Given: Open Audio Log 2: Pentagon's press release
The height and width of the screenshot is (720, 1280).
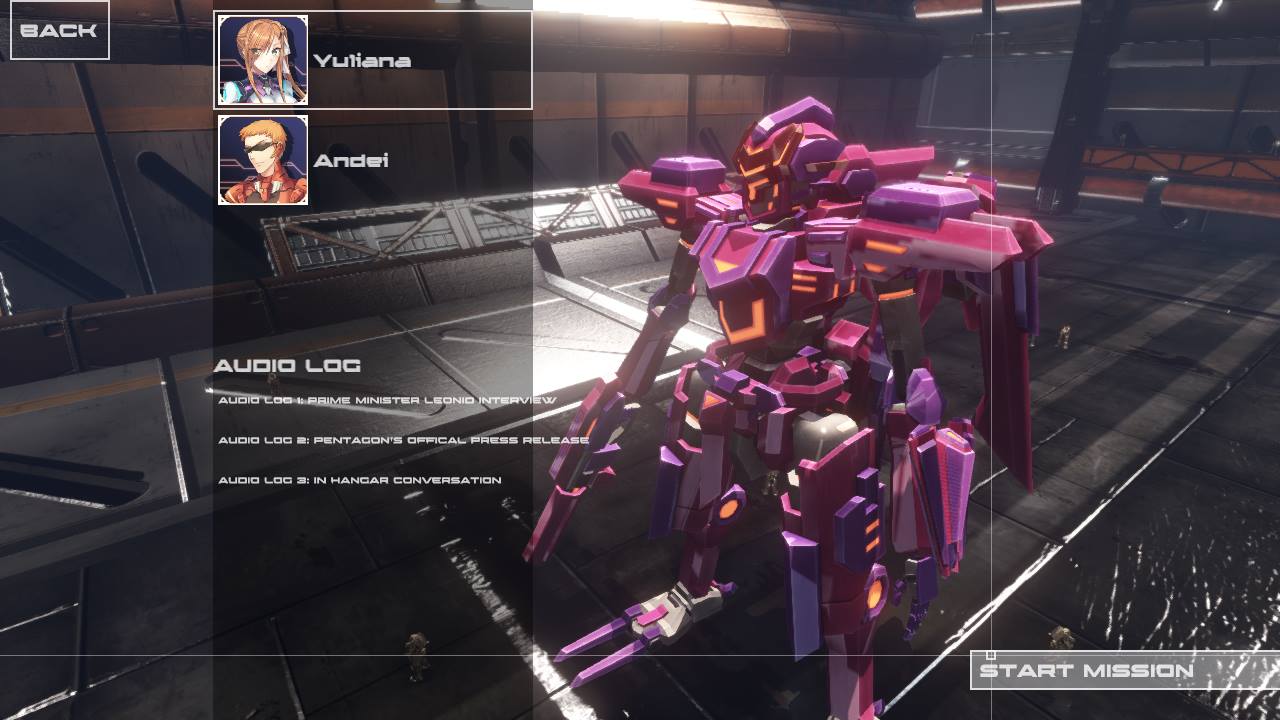Looking at the screenshot, I should coord(403,440).
